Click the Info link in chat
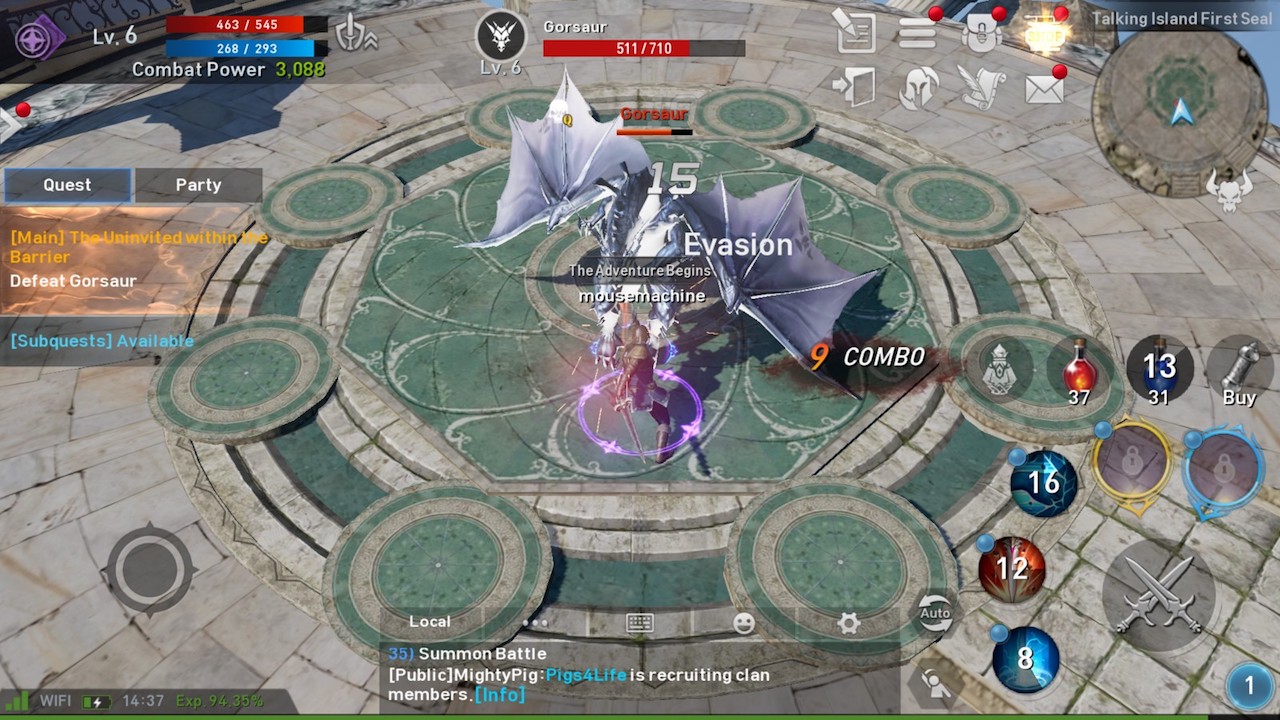The height and width of the screenshot is (720, 1280). [x=500, y=694]
